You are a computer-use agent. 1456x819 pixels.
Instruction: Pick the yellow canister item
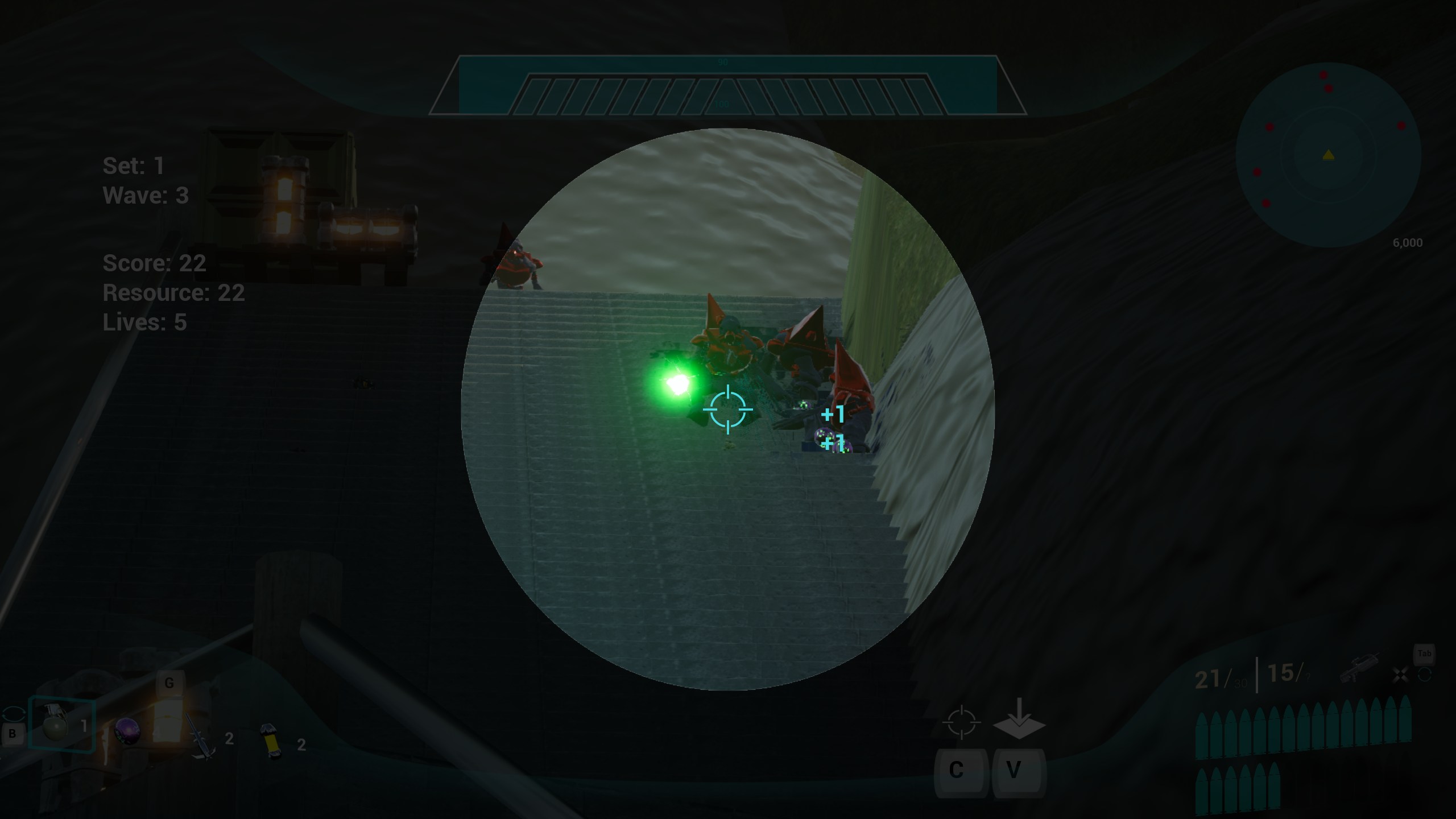click(x=272, y=741)
